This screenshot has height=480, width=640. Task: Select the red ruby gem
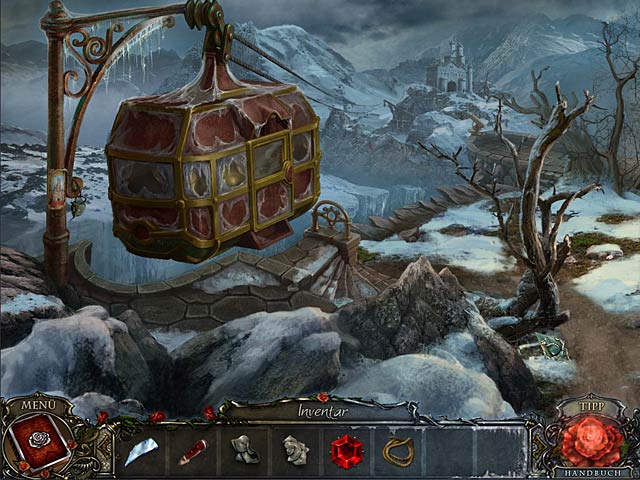tap(346, 451)
